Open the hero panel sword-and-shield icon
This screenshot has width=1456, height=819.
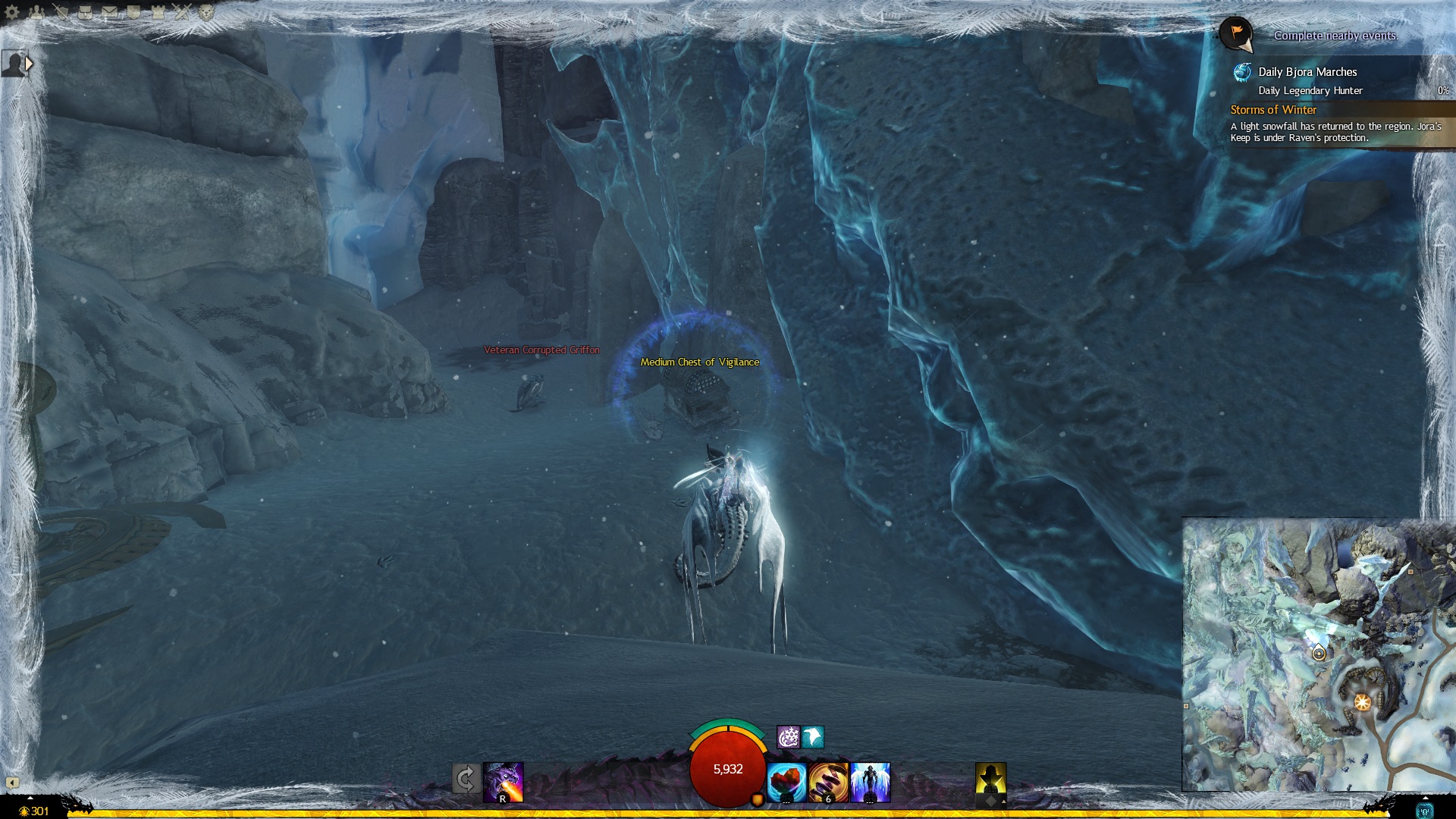pos(61,12)
